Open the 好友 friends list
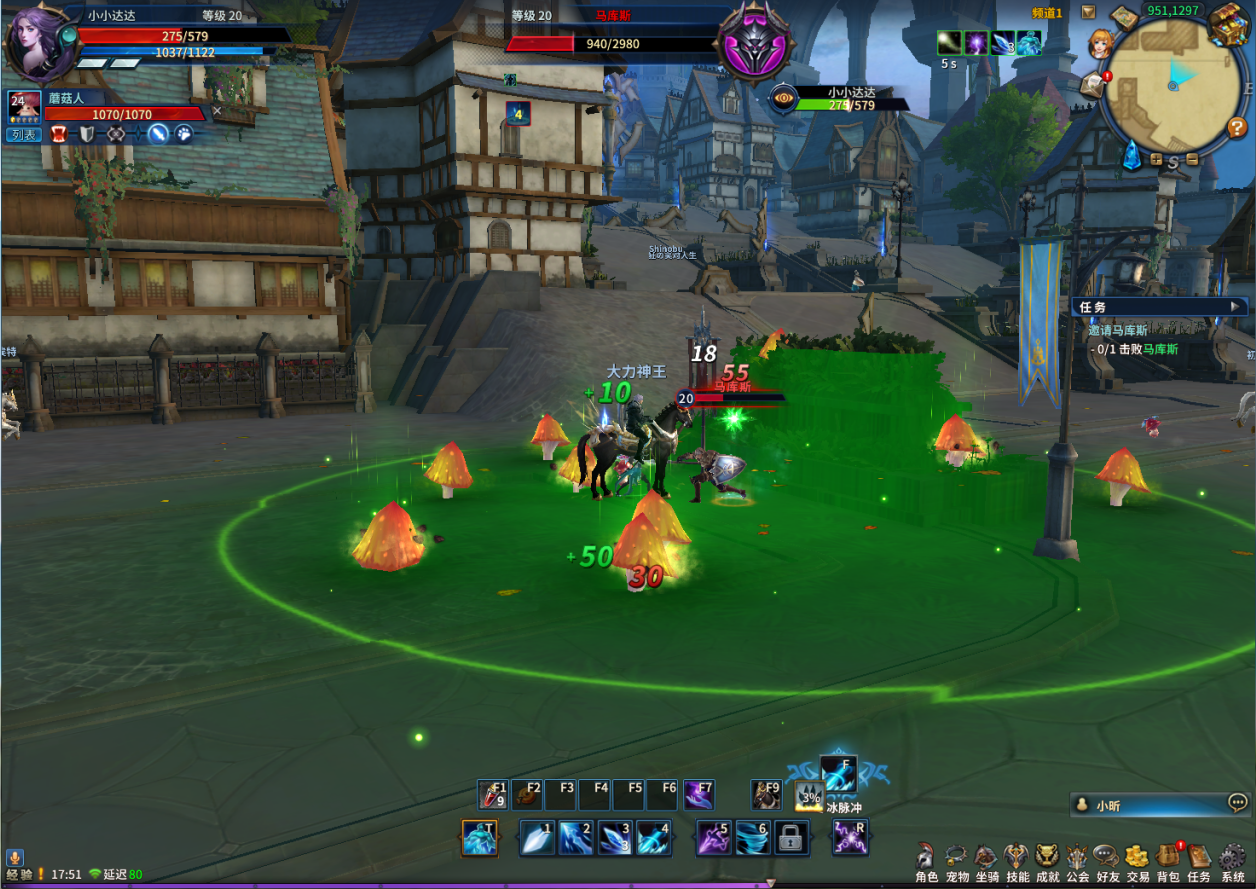The width and height of the screenshot is (1256, 889). (x=1107, y=857)
